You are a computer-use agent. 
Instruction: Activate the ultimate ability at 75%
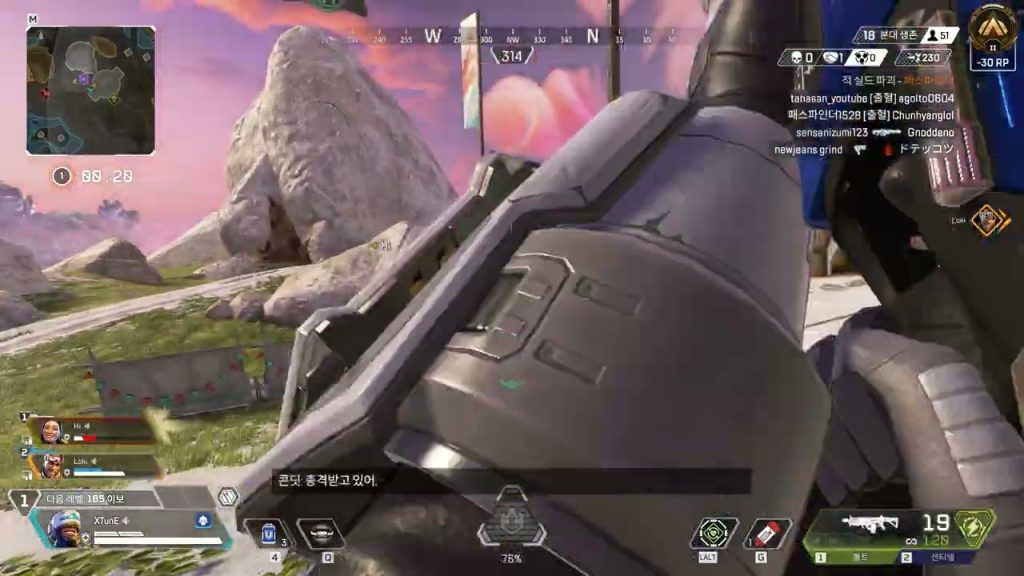coord(512,520)
